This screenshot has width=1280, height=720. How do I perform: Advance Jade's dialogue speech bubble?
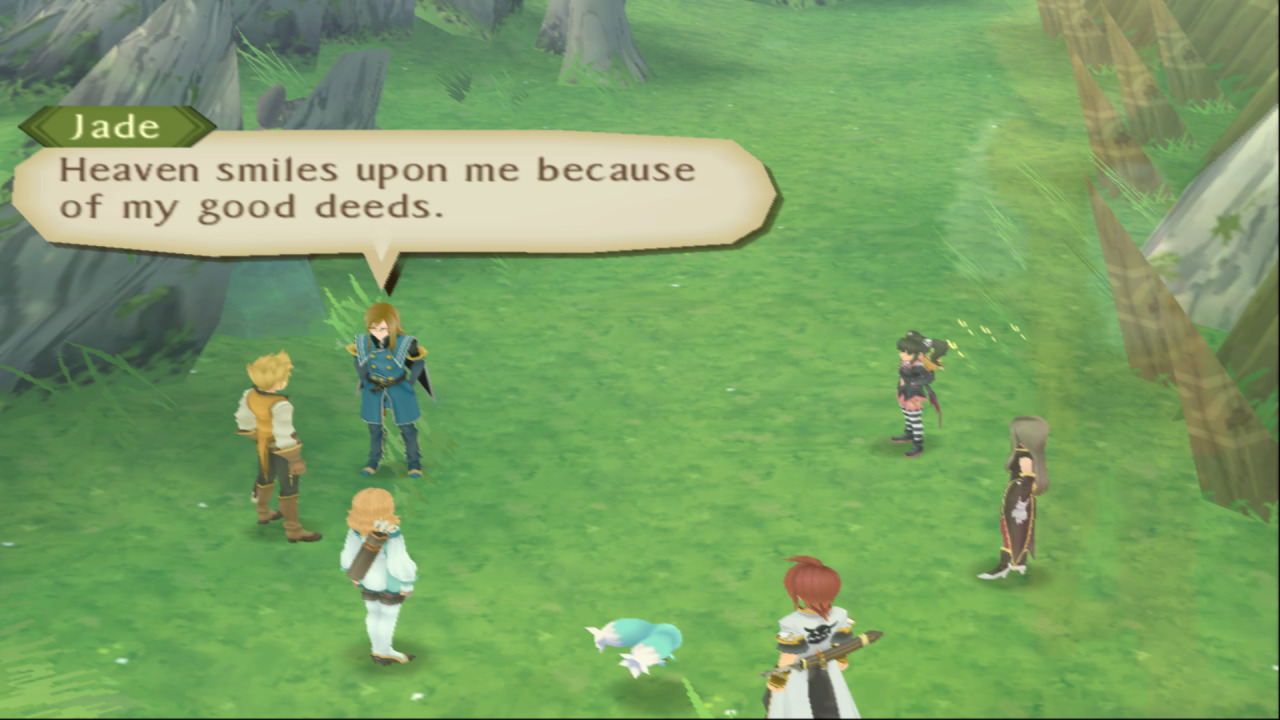tap(395, 190)
